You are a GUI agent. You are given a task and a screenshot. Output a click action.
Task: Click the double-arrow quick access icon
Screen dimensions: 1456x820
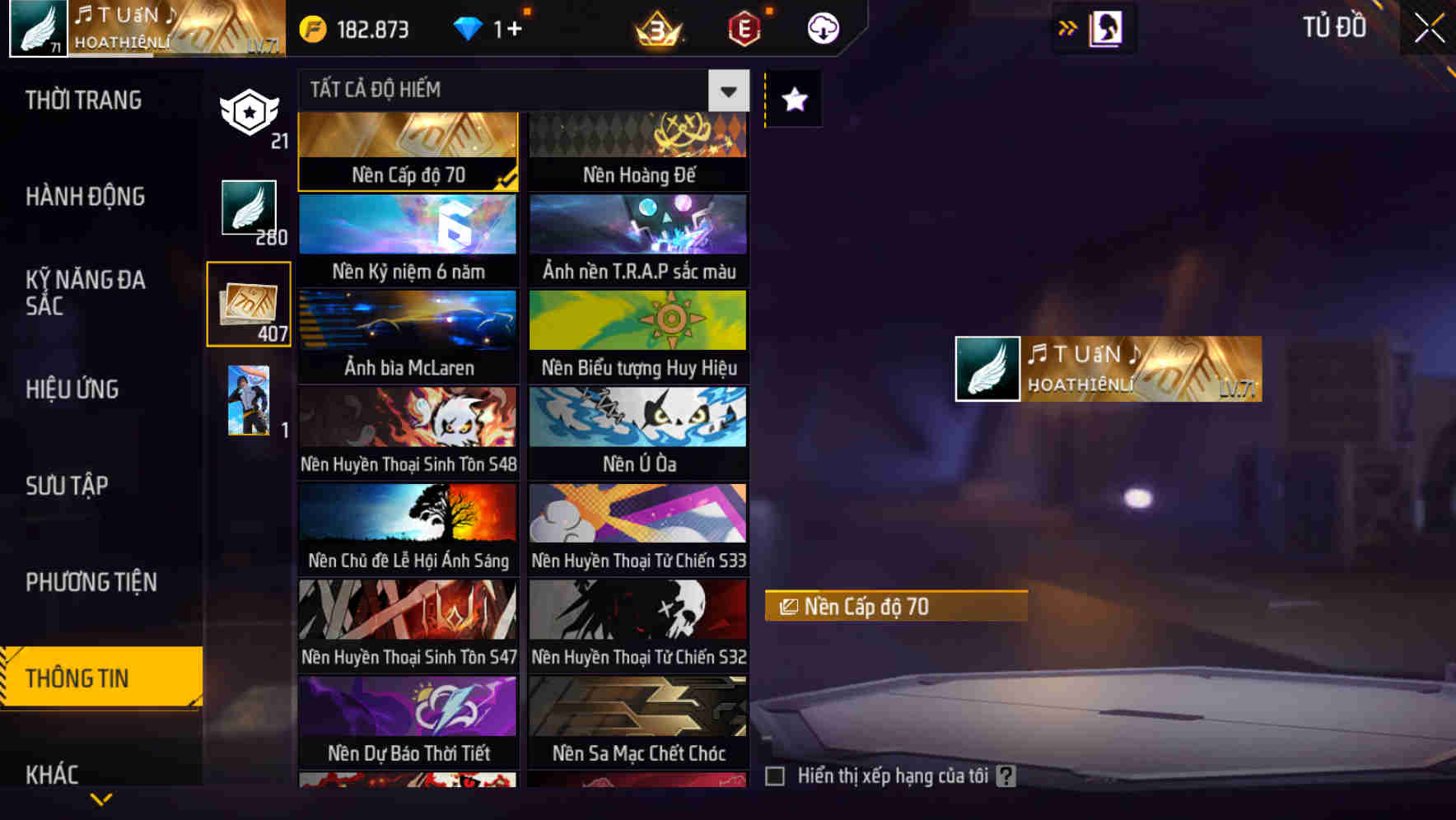[x=1067, y=27]
